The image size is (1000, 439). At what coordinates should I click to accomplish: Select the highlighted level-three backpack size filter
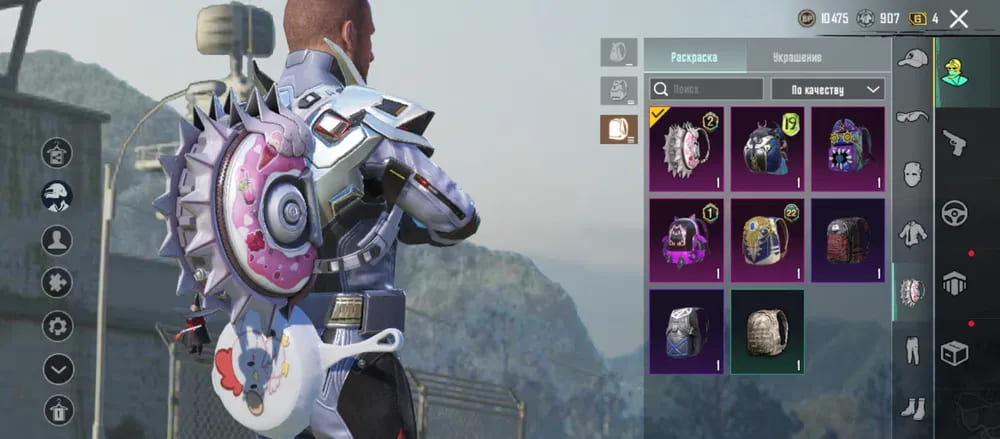pyautogui.click(x=618, y=129)
